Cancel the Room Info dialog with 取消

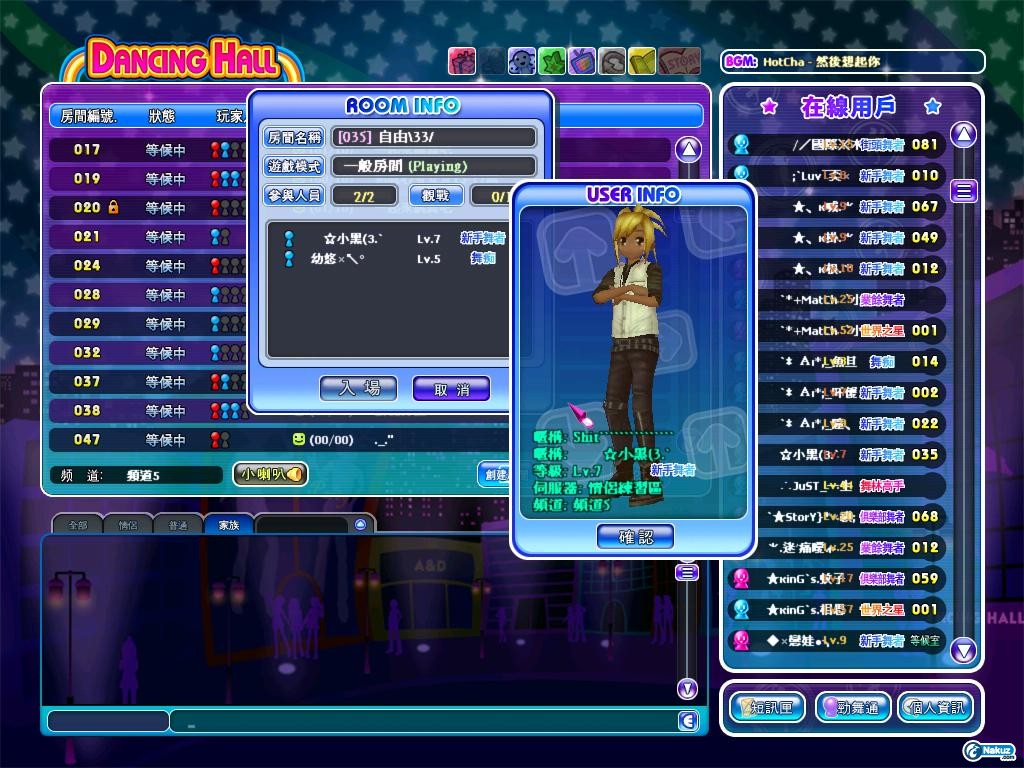(451, 388)
